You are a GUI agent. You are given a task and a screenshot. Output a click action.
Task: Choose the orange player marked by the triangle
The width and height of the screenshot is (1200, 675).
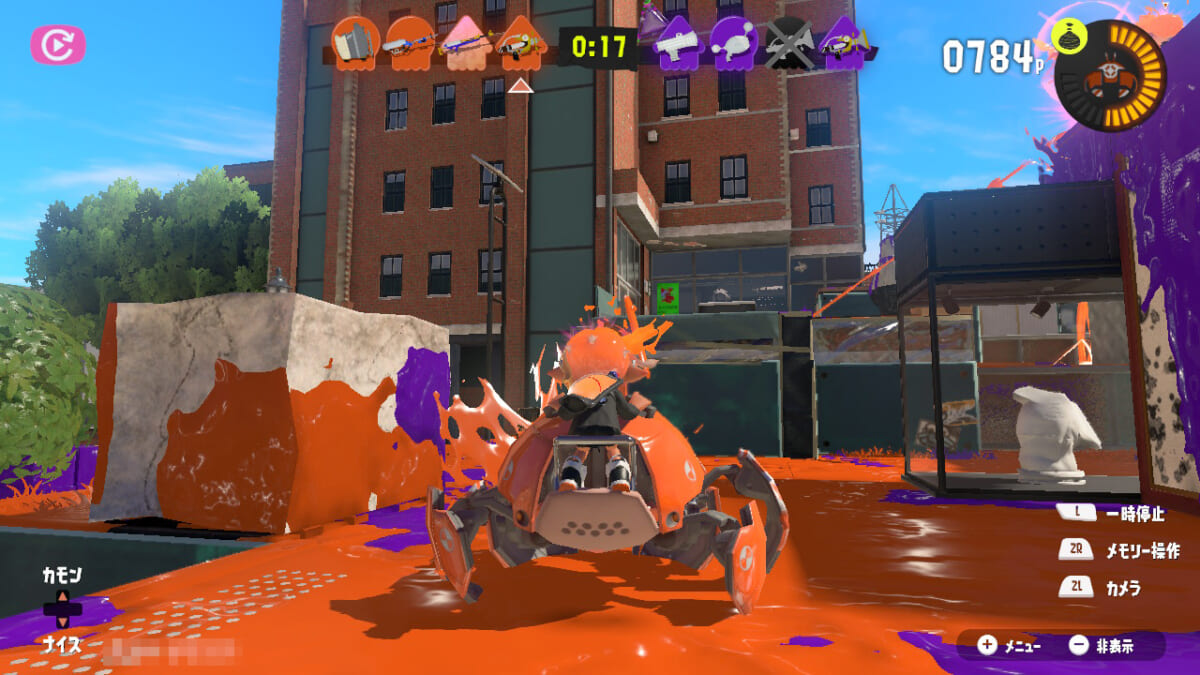pos(520,44)
